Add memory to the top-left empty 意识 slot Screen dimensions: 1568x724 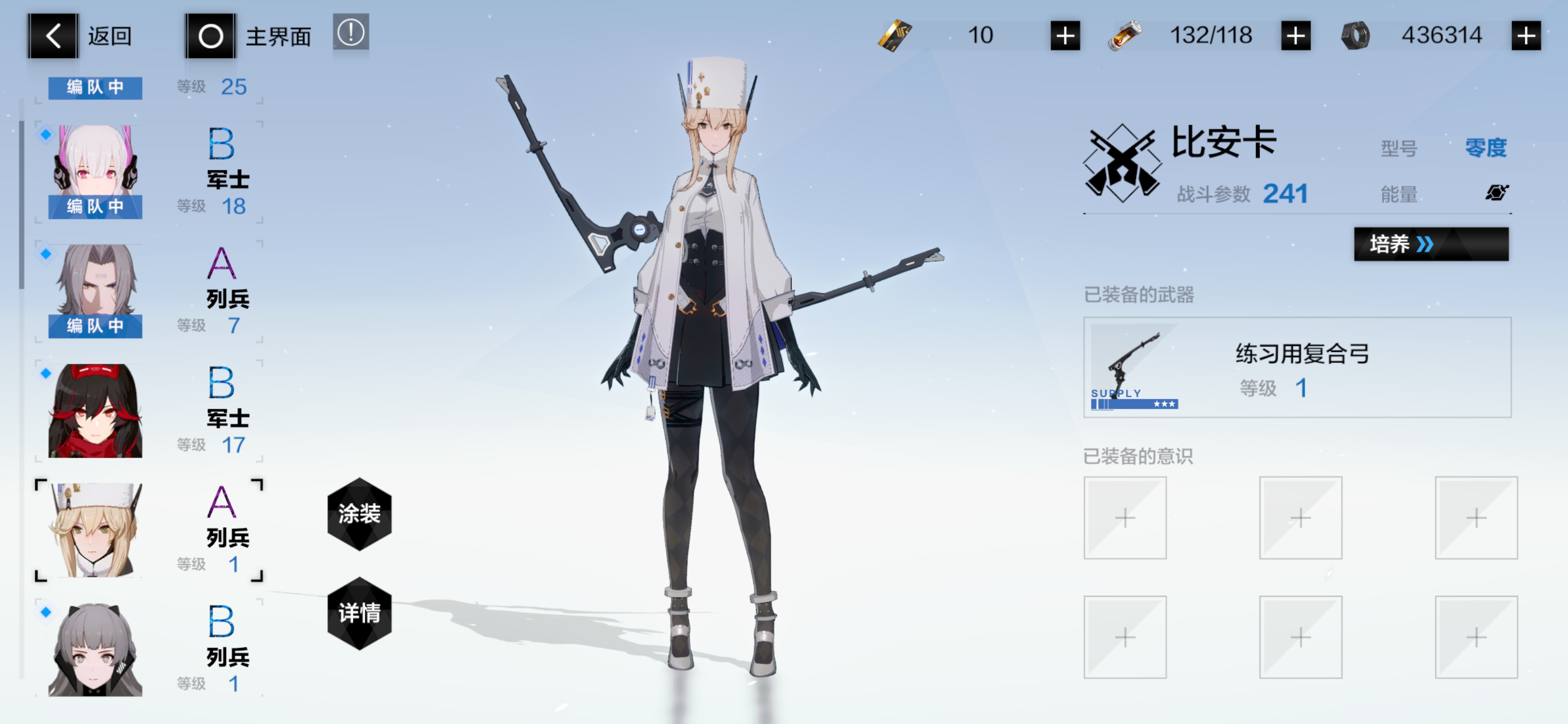coord(1125,518)
